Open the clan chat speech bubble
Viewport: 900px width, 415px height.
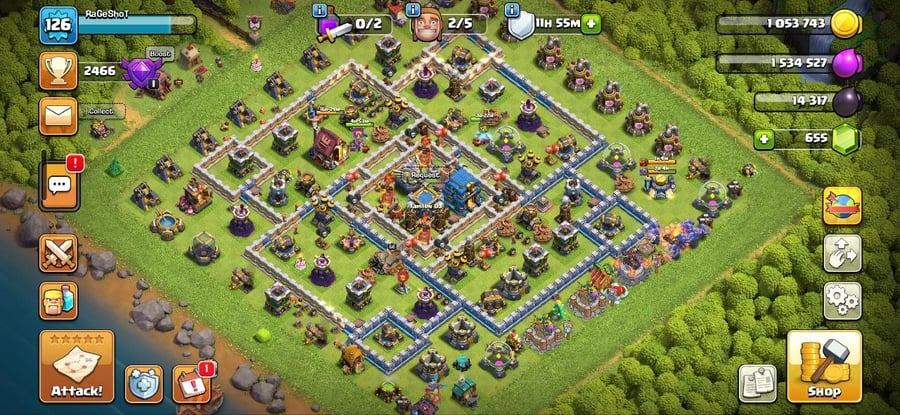(58, 182)
